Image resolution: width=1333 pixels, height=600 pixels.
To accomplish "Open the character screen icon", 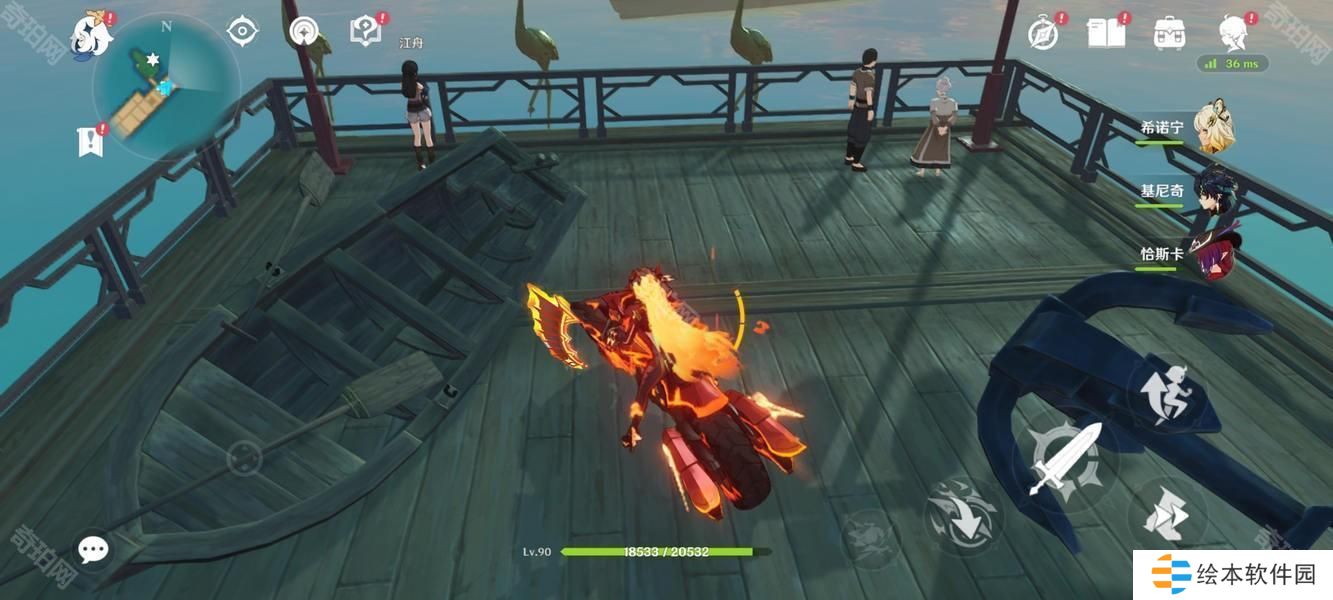I will tap(1233, 33).
